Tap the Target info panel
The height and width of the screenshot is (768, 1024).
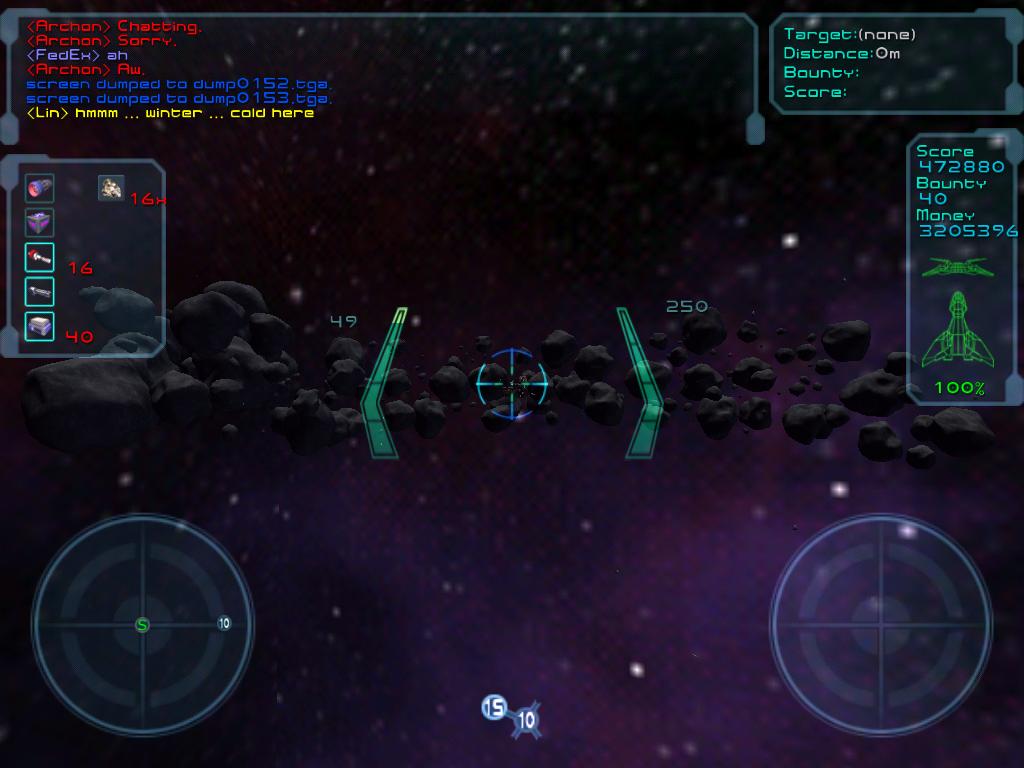[x=893, y=63]
